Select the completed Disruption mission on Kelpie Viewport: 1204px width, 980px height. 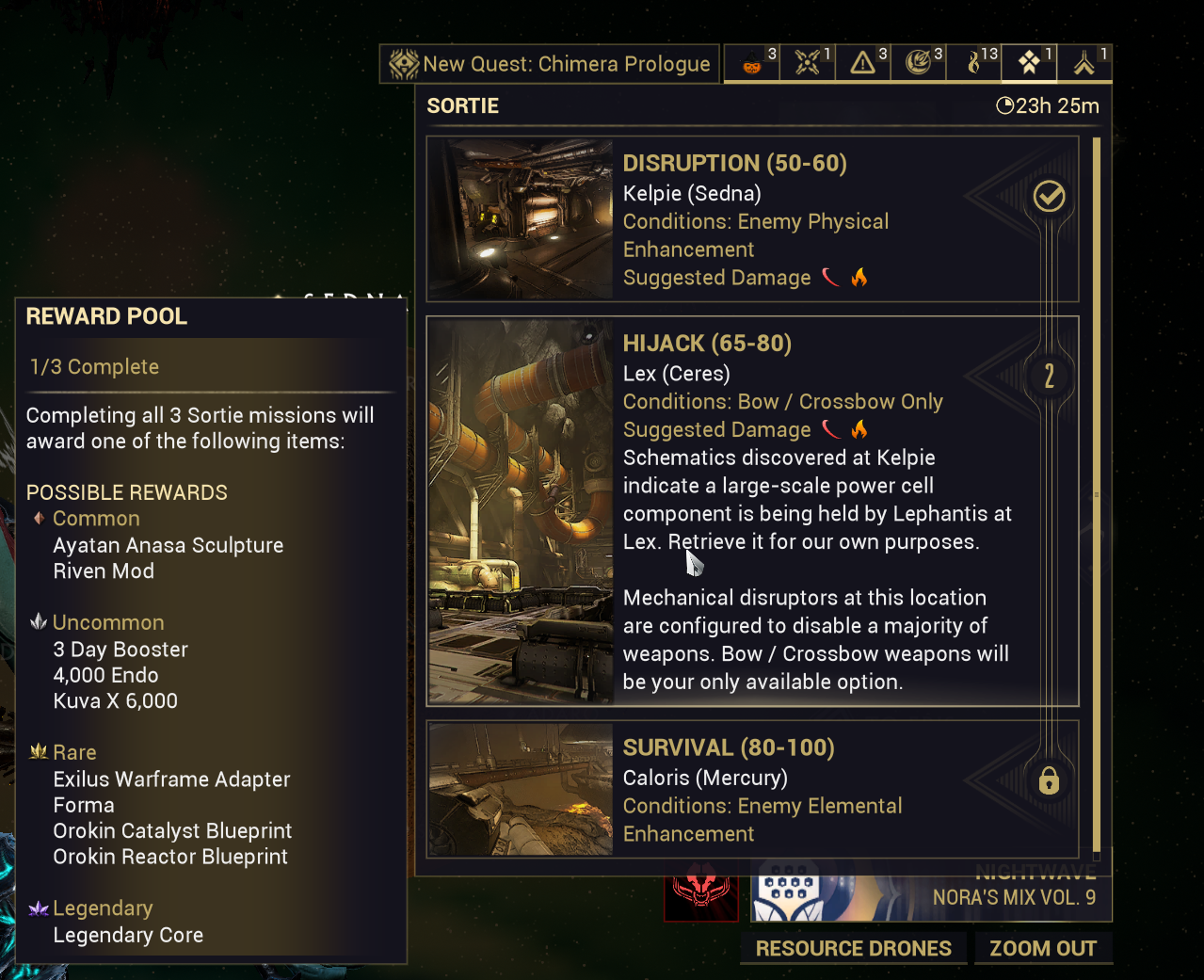(x=752, y=219)
